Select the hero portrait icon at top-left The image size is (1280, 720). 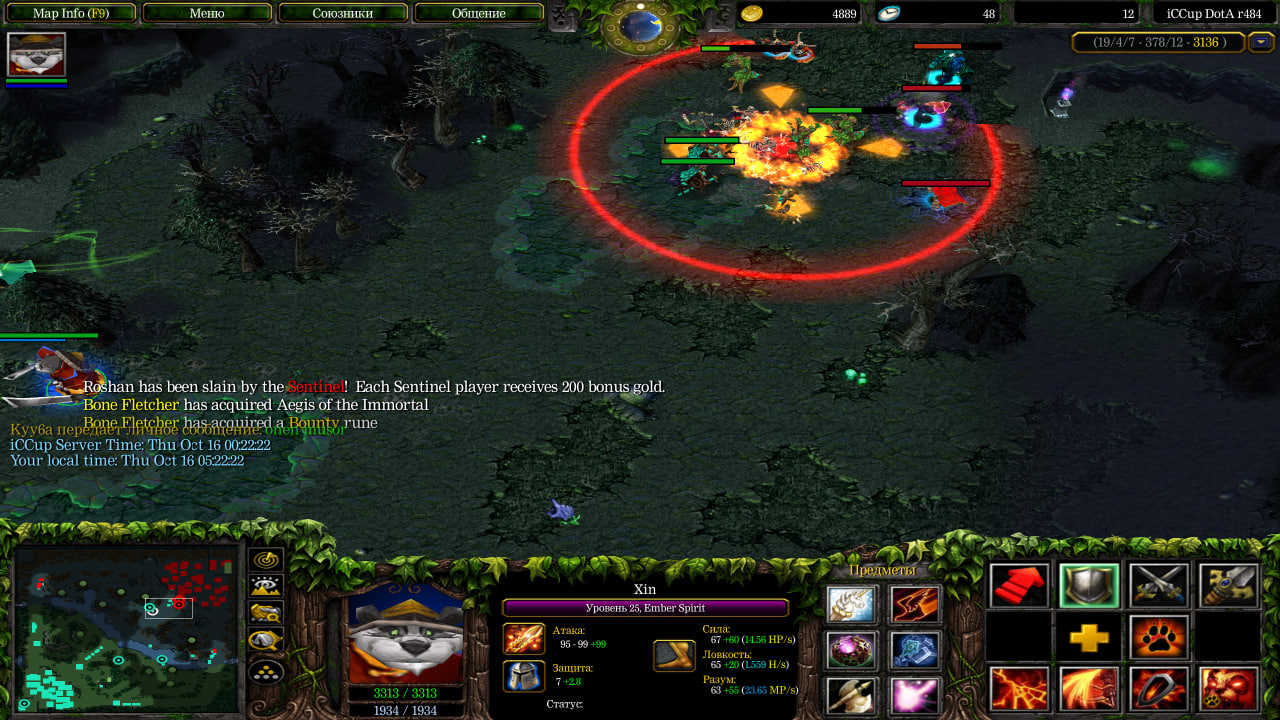pyautogui.click(x=36, y=54)
